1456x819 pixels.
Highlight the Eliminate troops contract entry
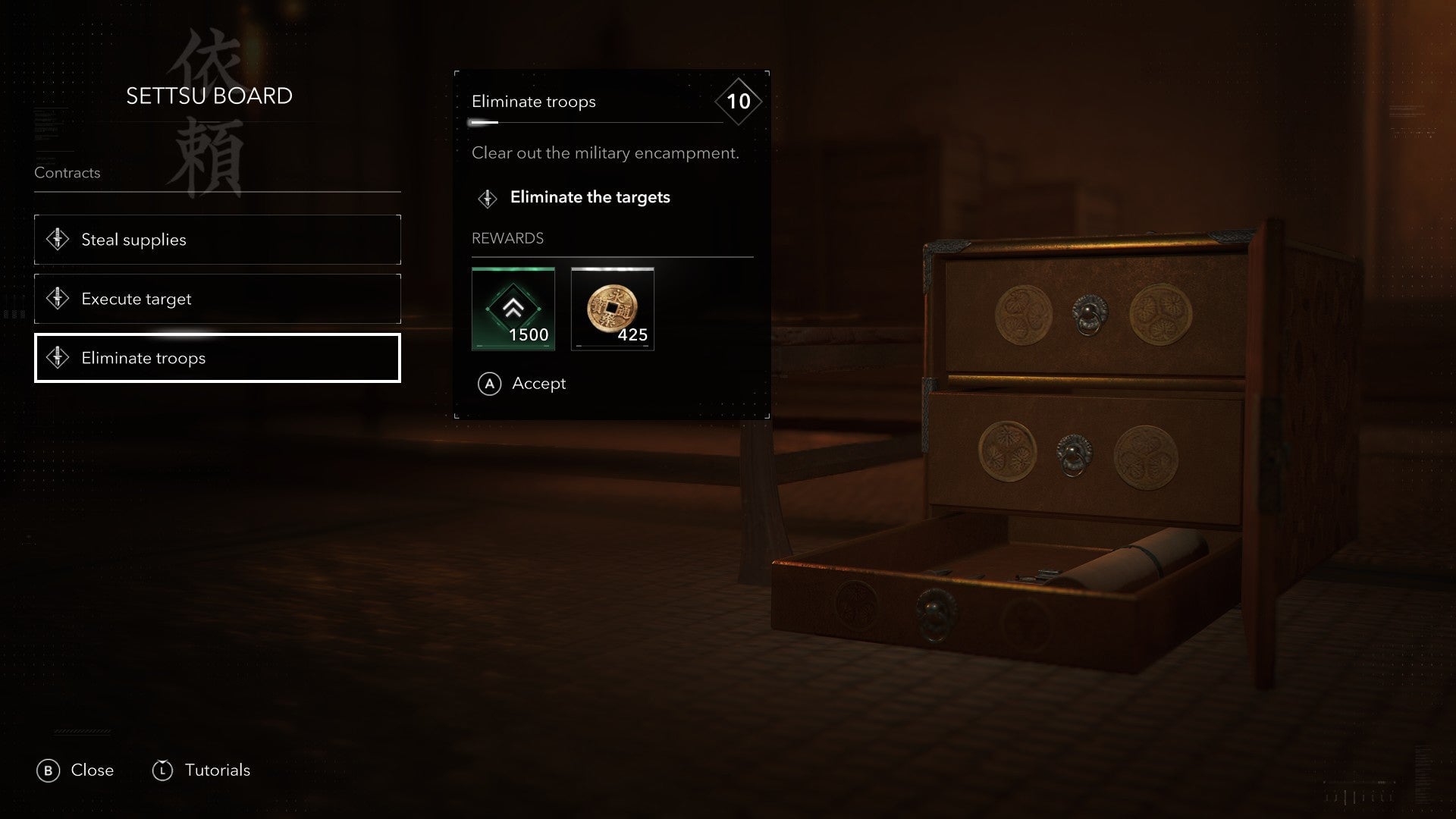tap(217, 358)
